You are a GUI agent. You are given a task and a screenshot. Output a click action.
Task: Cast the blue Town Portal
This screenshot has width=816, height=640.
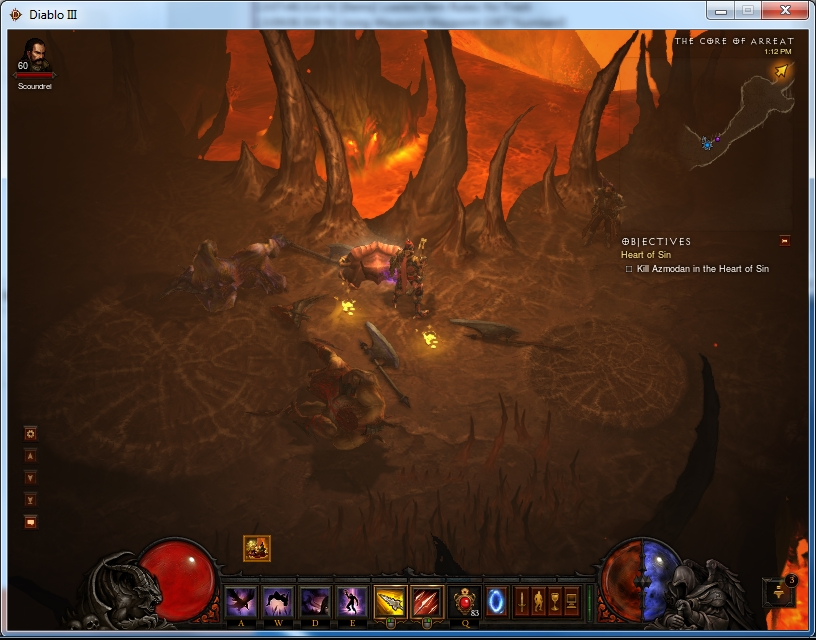496,602
